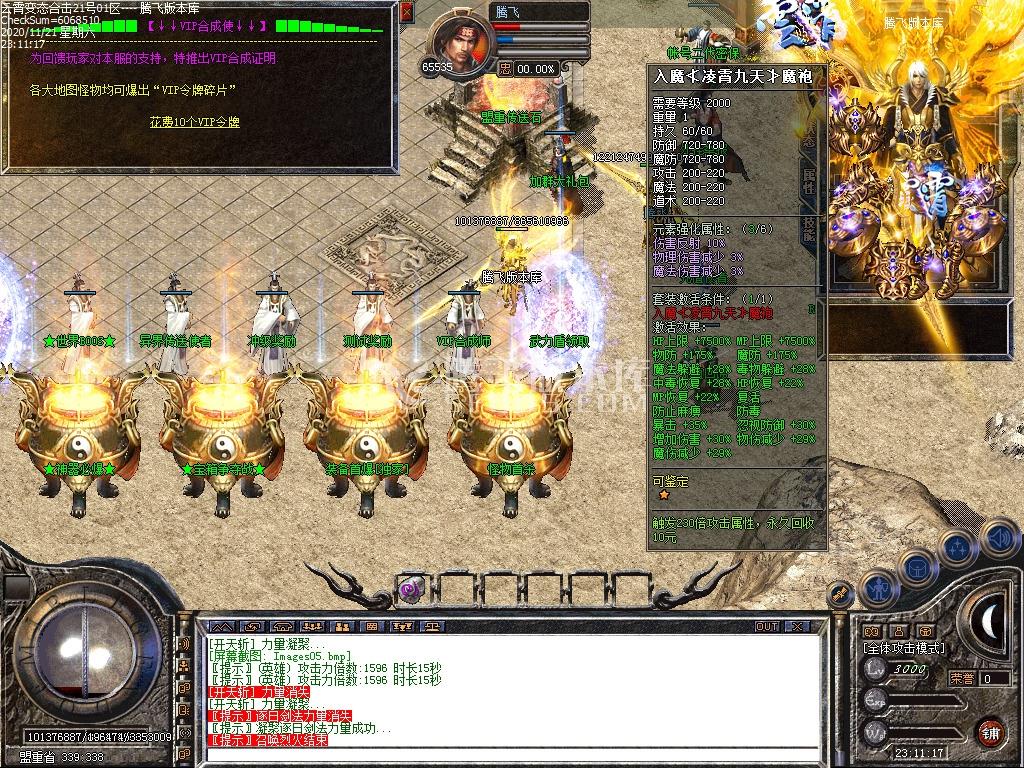1024x768 pixels.
Task: Open the character figure round button
Action: 876,587
